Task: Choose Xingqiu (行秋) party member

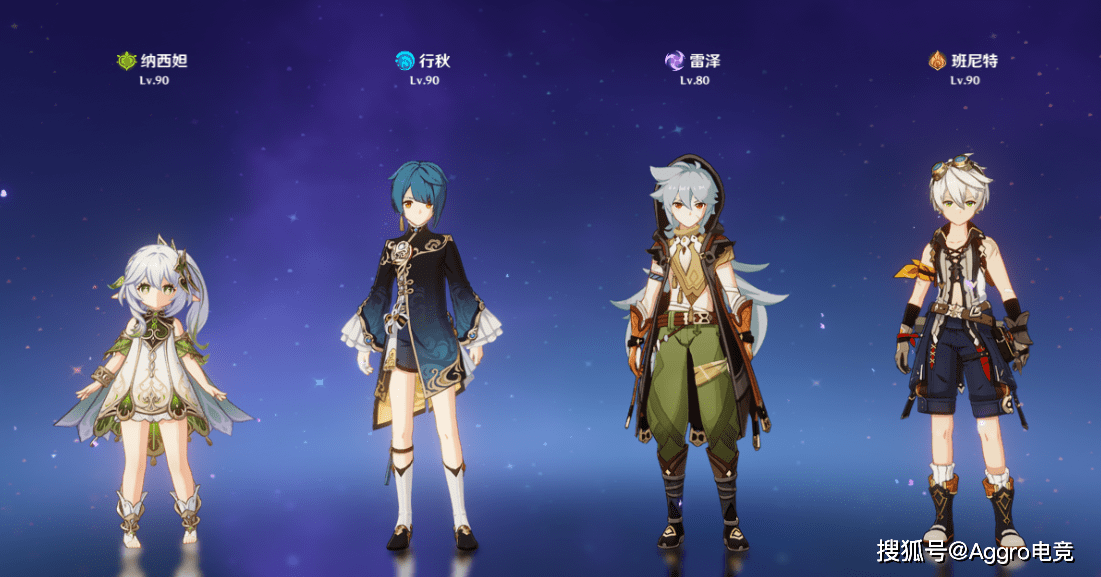Action: pos(424,350)
